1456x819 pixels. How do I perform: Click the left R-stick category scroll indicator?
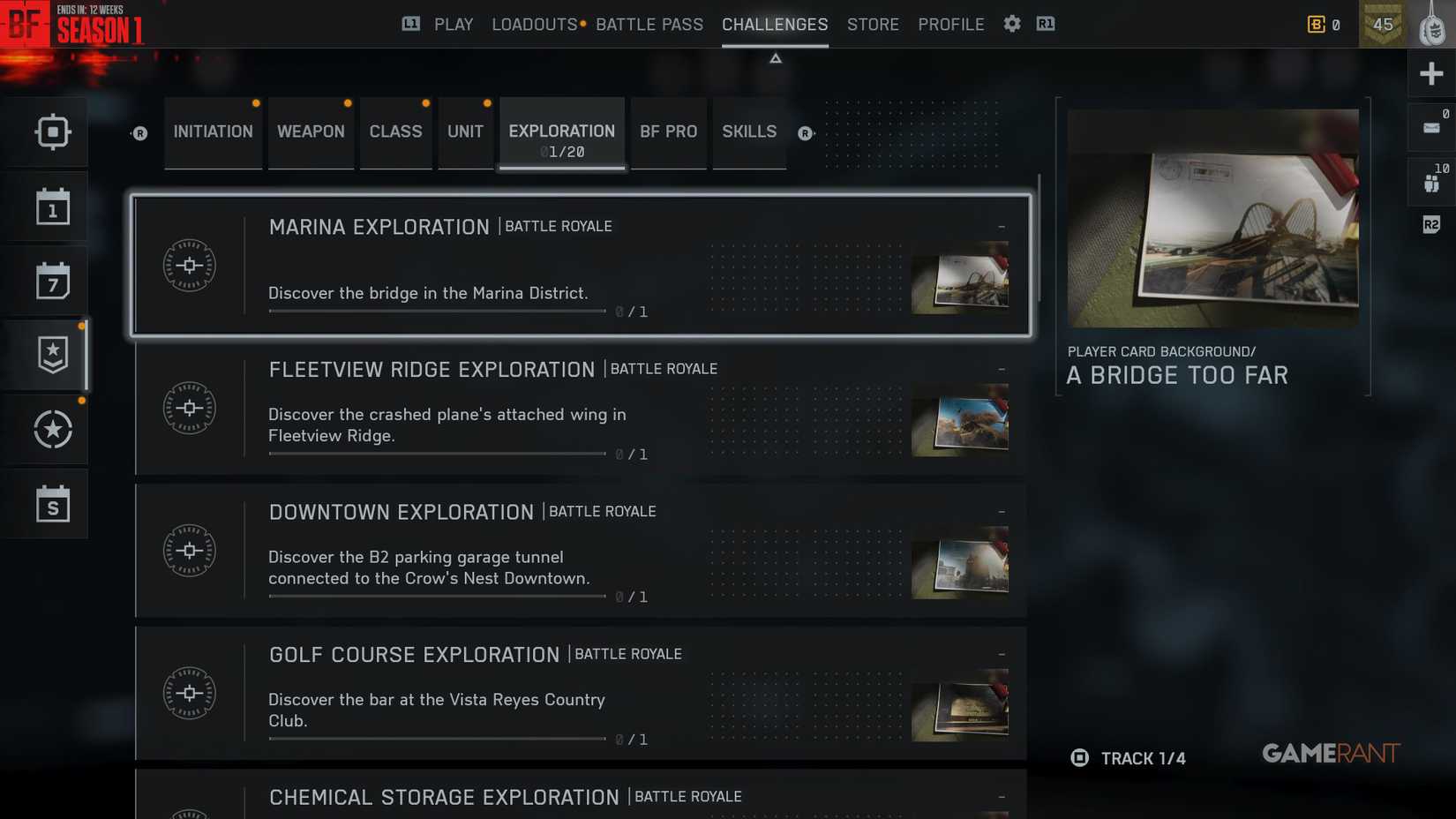point(139,134)
